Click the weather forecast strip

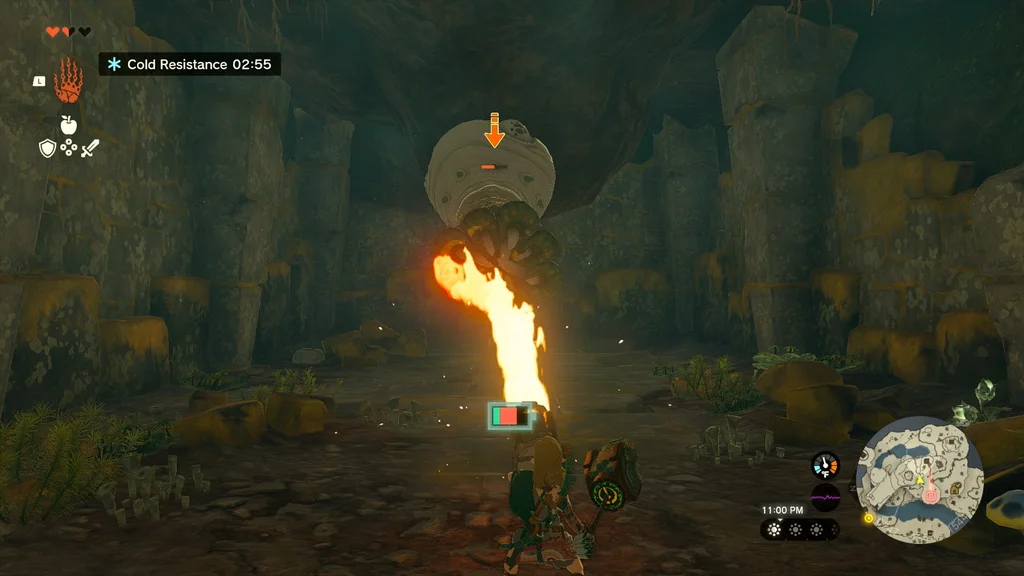pos(799,529)
